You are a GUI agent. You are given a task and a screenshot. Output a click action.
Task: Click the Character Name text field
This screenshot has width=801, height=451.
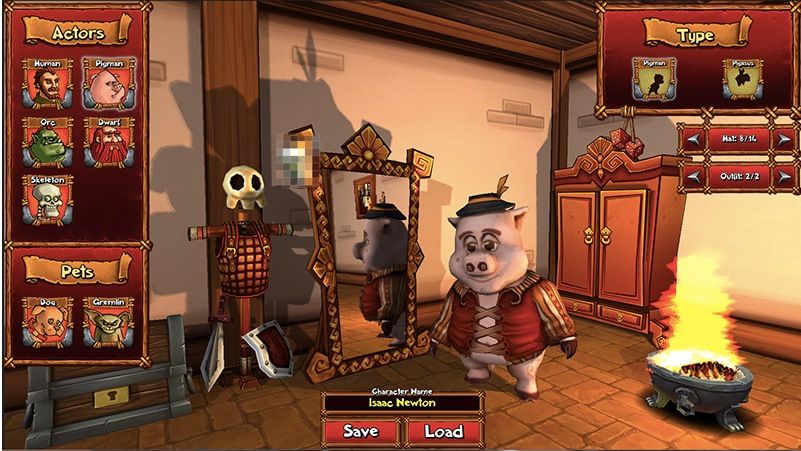coord(402,404)
